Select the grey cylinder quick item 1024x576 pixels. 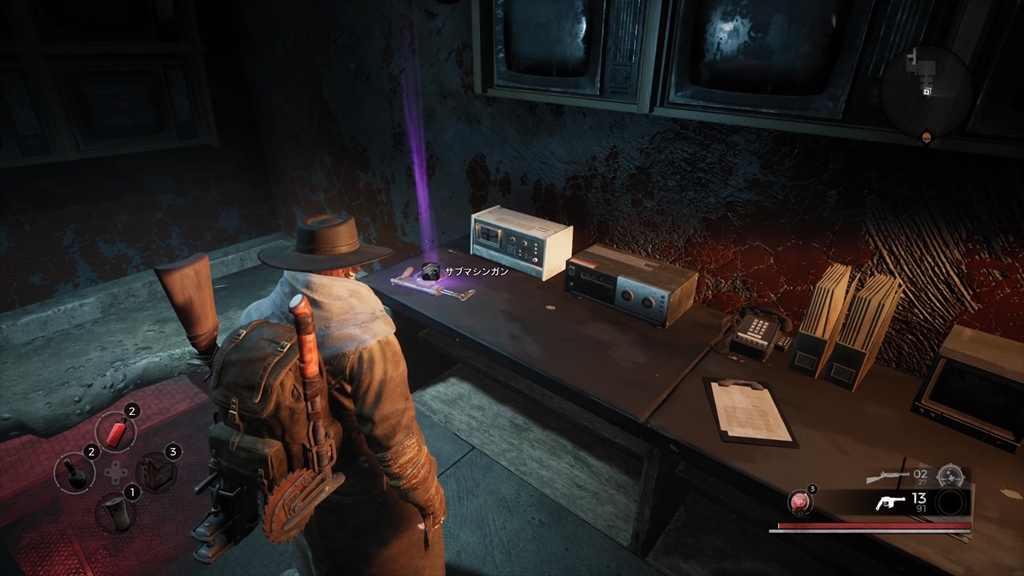(x=116, y=513)
